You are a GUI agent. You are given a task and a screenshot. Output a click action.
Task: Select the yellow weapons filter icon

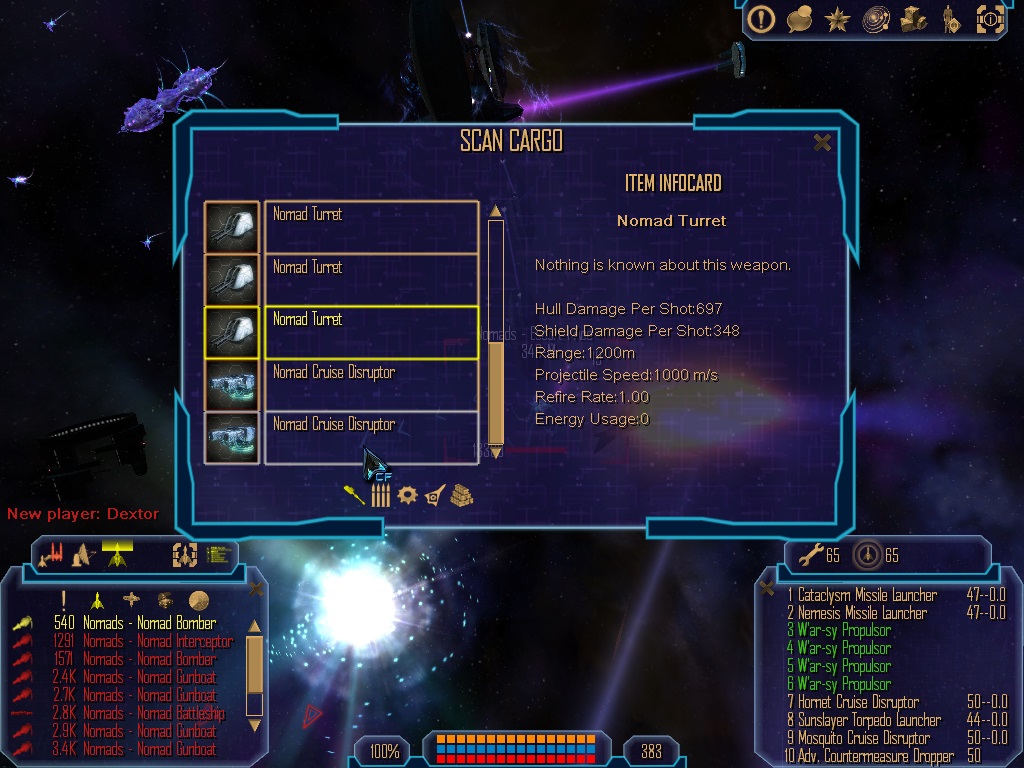coord(354,495)
